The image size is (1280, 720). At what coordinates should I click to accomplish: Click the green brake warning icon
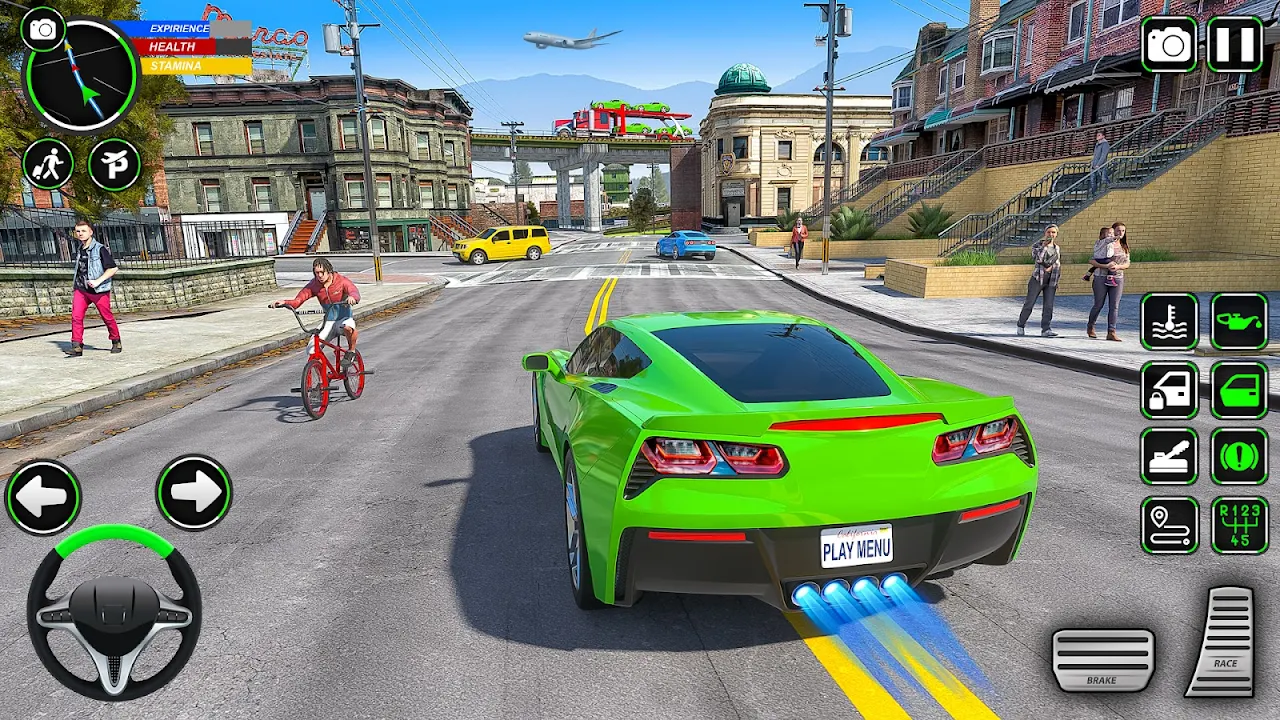click(x=1239, y=457)
